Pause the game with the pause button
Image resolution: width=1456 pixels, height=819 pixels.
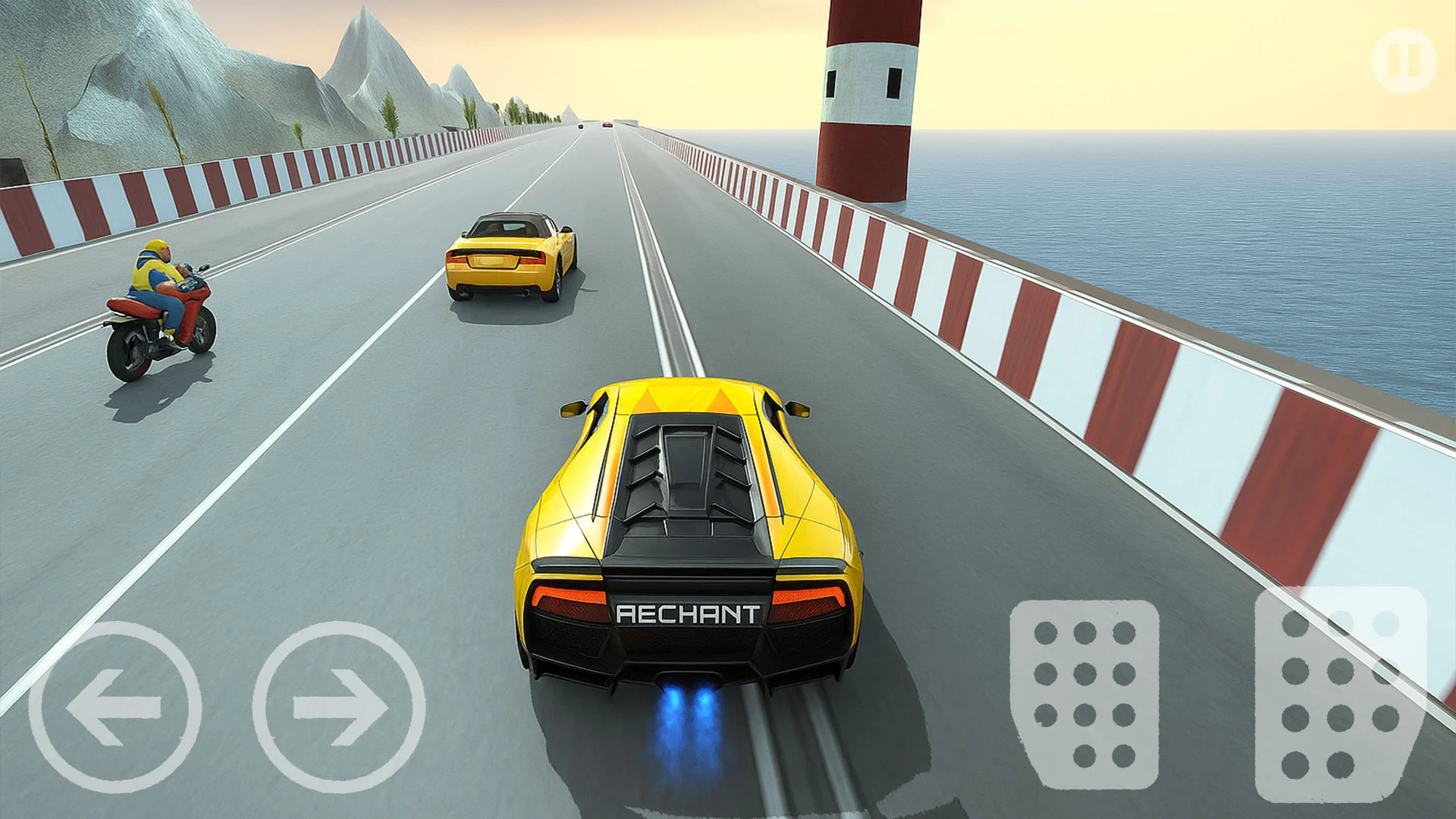pos(1404,61)
